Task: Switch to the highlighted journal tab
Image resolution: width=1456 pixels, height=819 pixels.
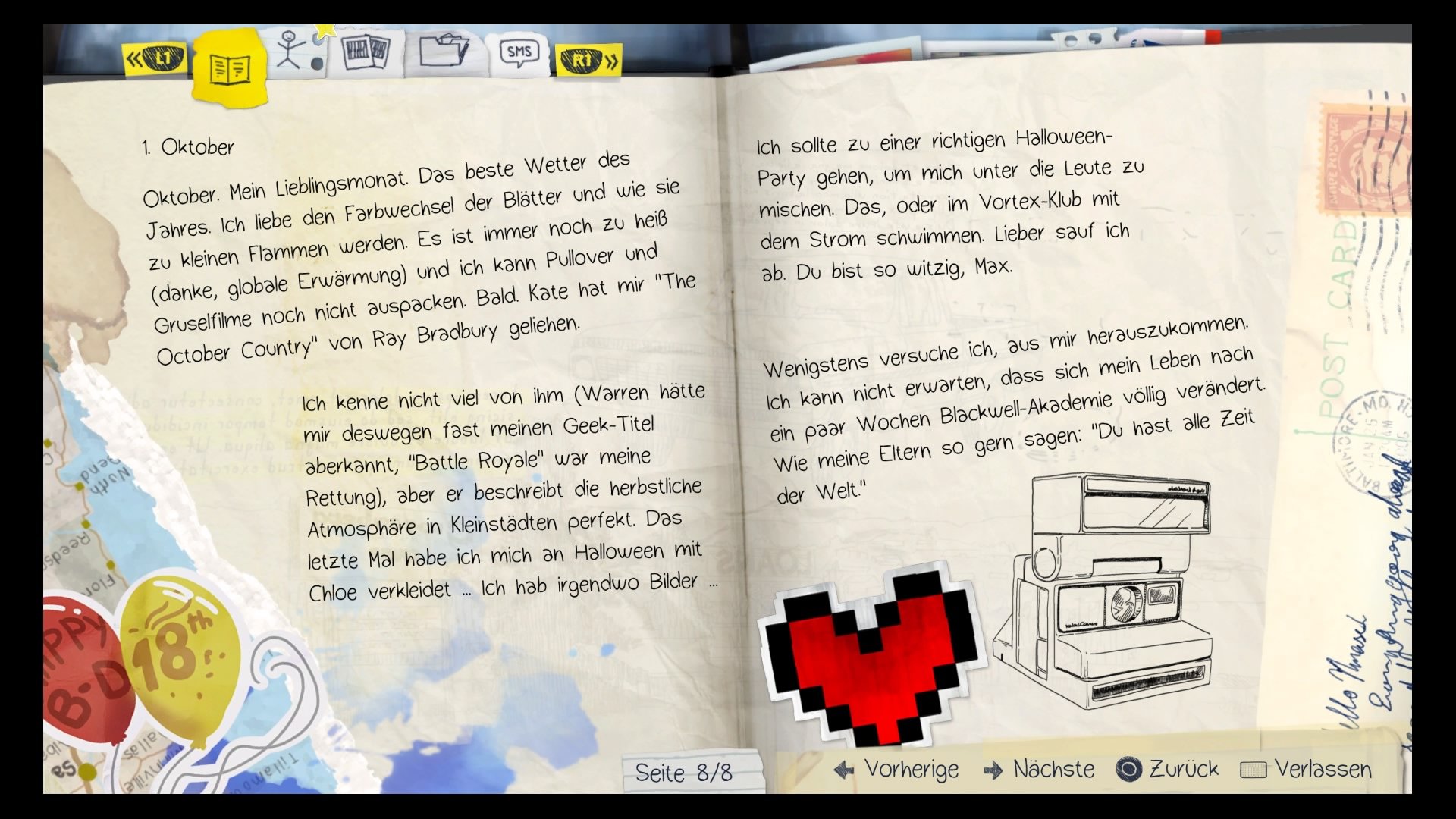Action: click(x=229, y=68)
